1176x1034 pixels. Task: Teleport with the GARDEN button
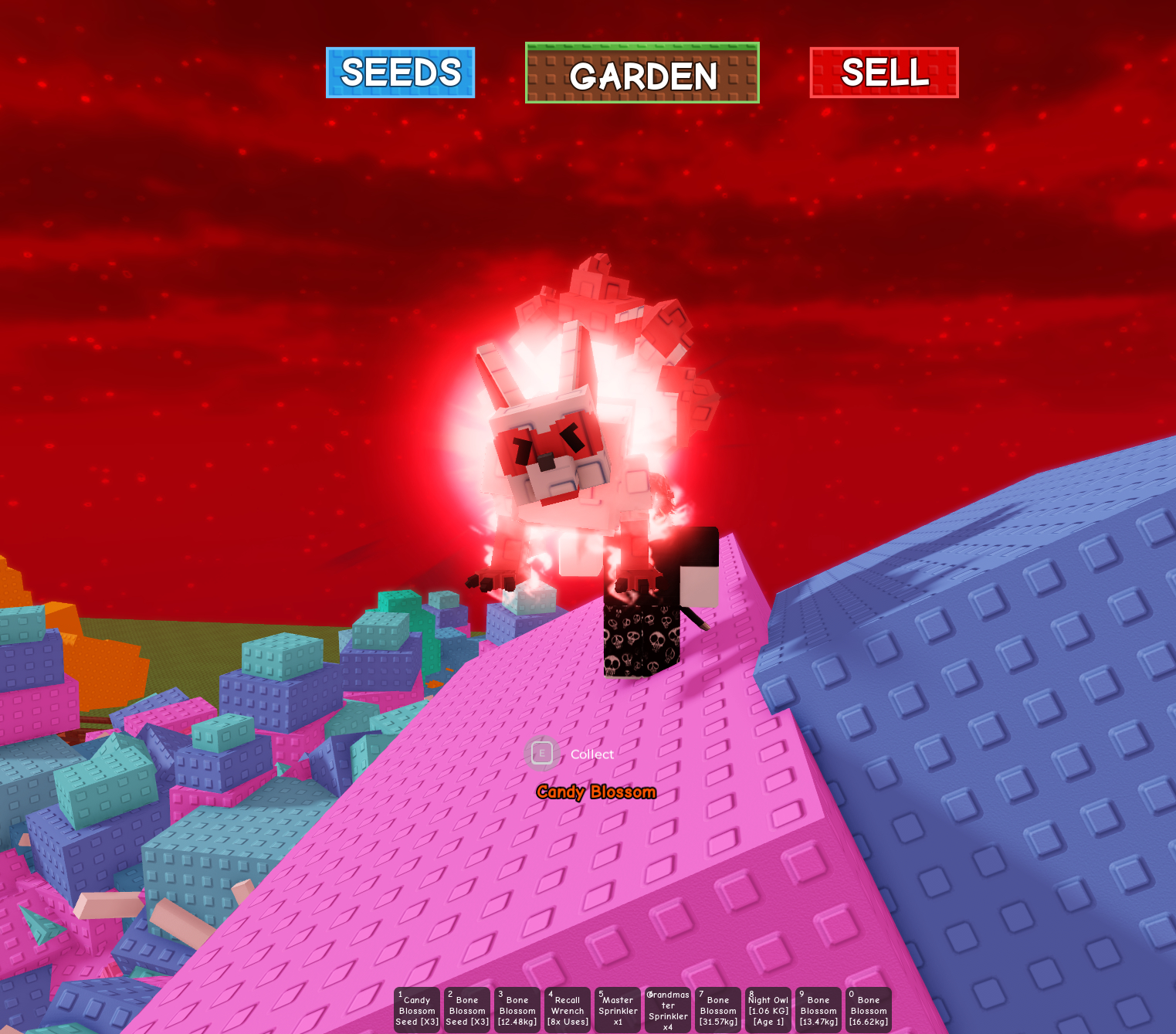coord(642,73)
